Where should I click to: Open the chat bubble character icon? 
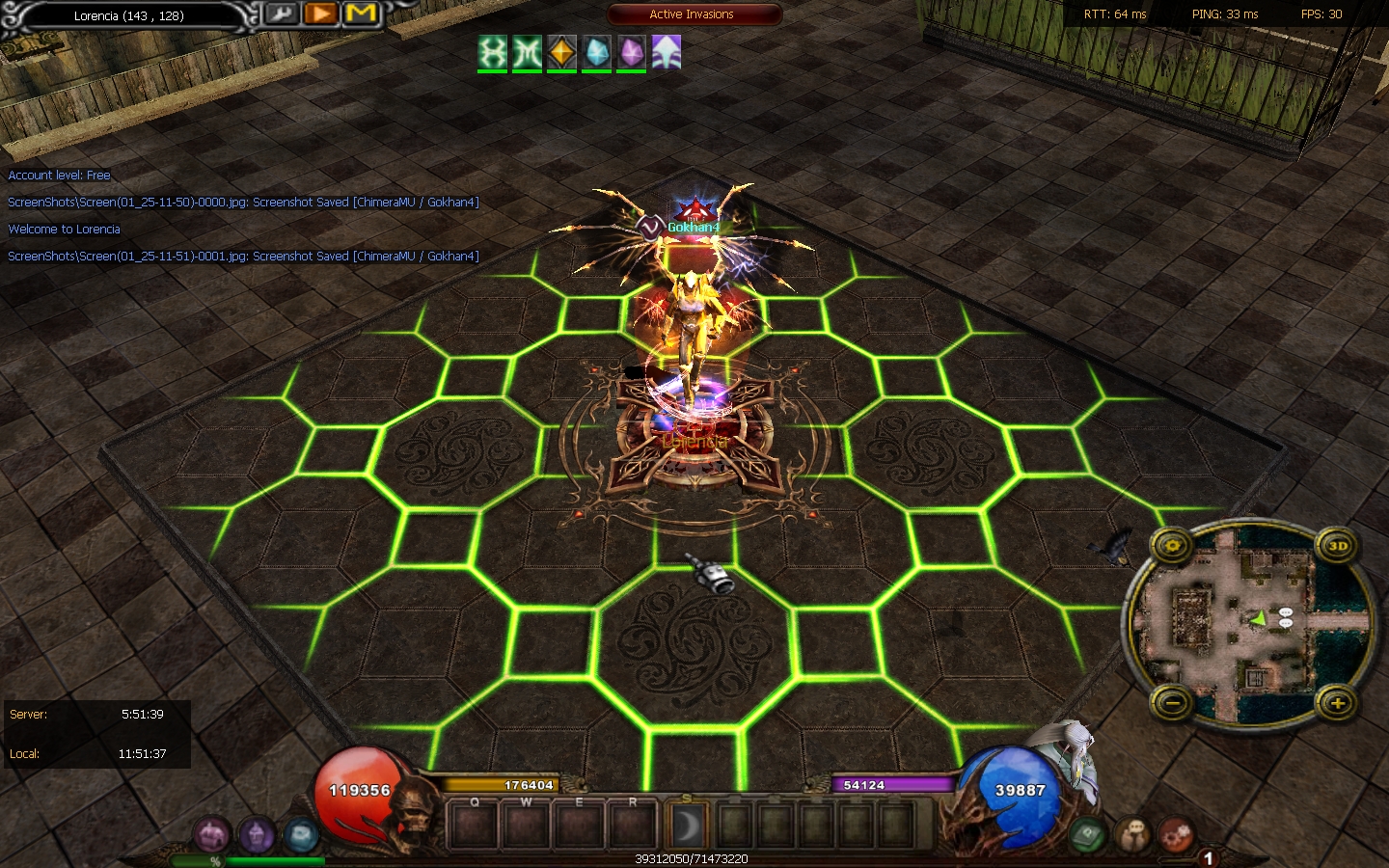point(1134,834)
